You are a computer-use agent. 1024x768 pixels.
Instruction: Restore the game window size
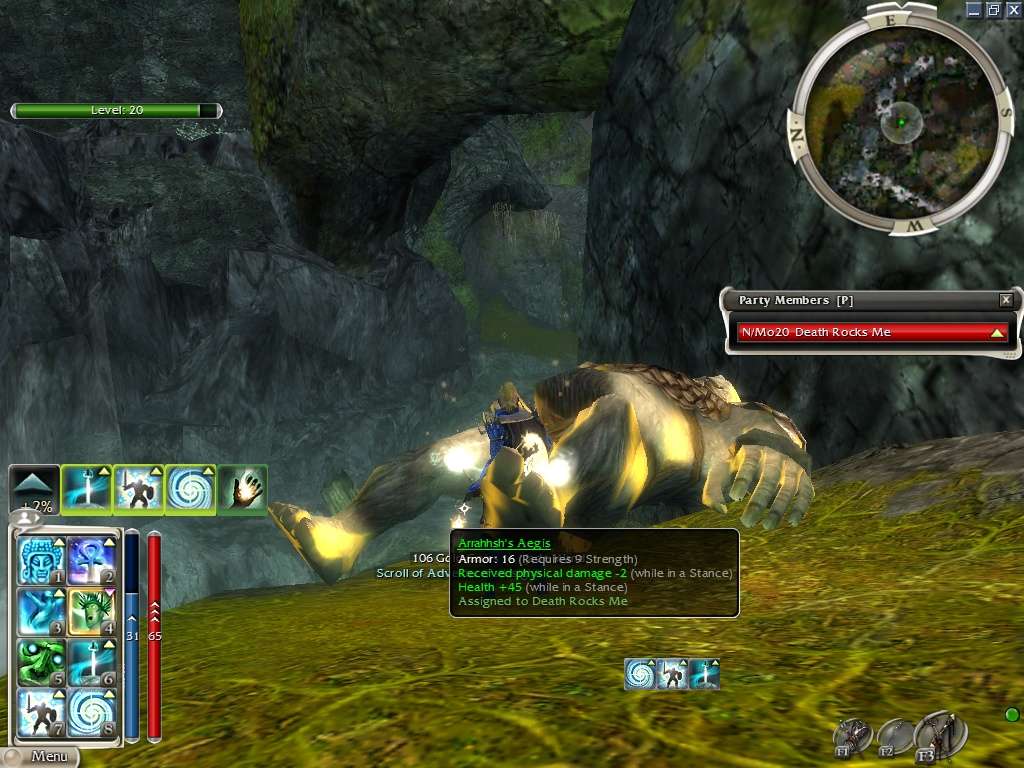point(994,9)
